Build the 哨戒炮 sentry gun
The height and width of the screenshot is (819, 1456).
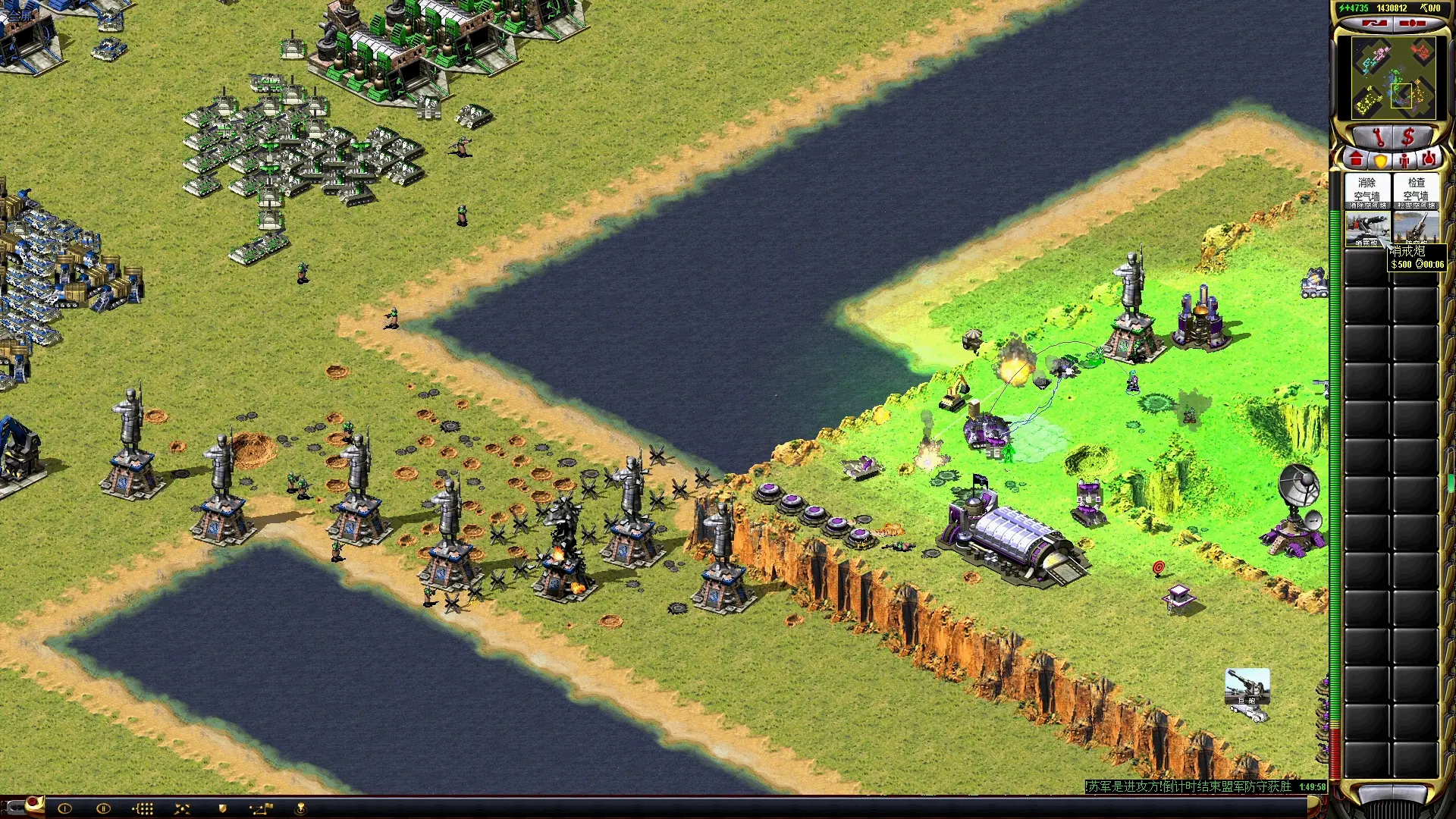(x=1367, y=229)
